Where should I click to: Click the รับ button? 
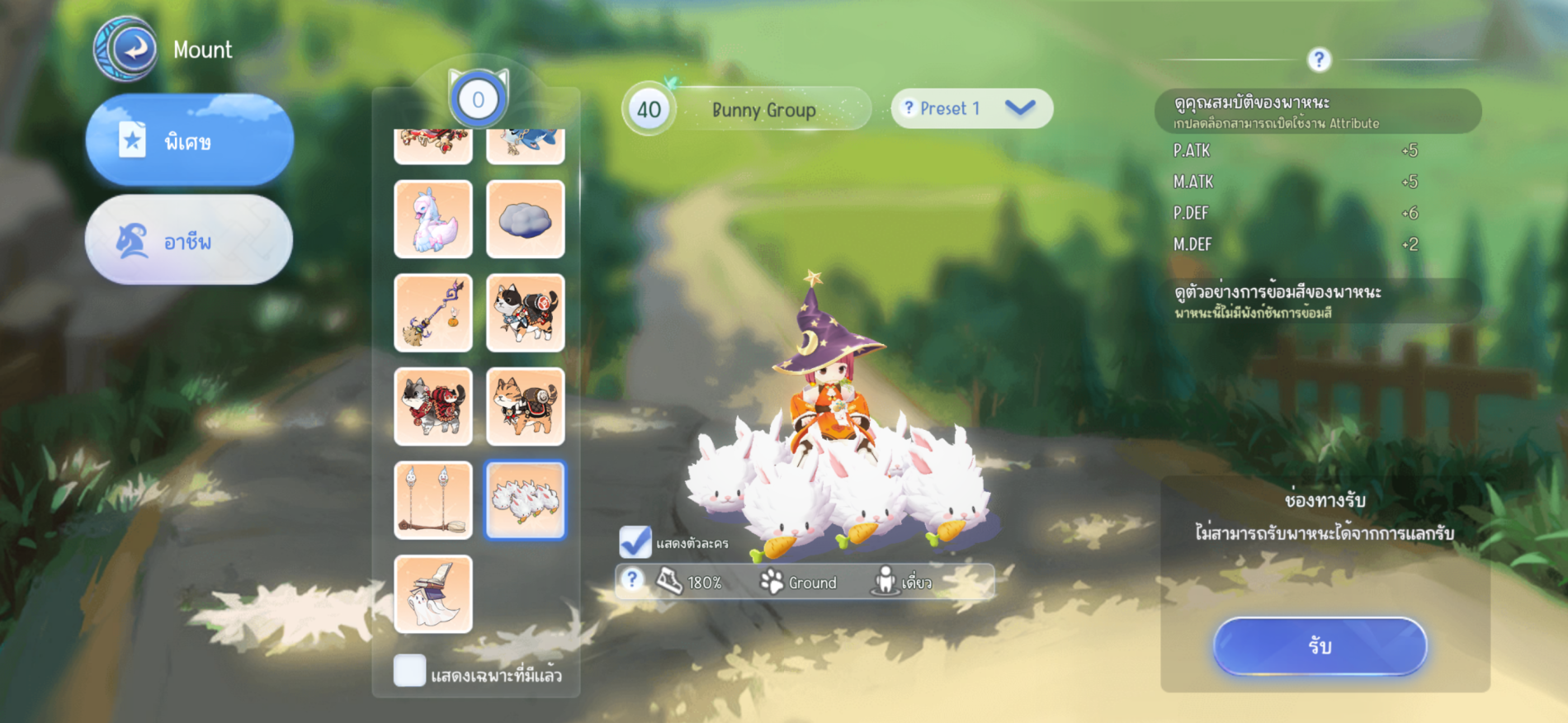[x=1320, y=646]
